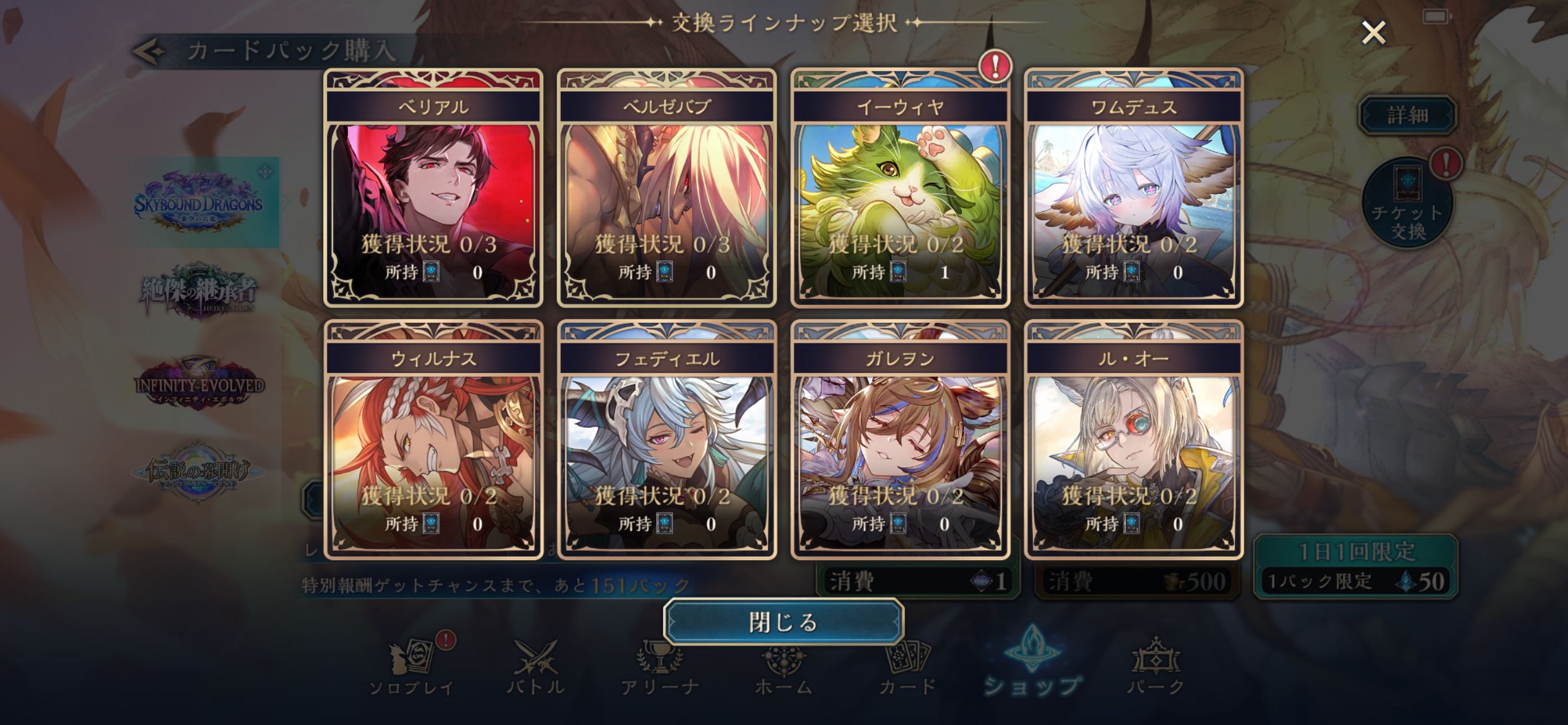Pick the ガレヲン card

900,440
